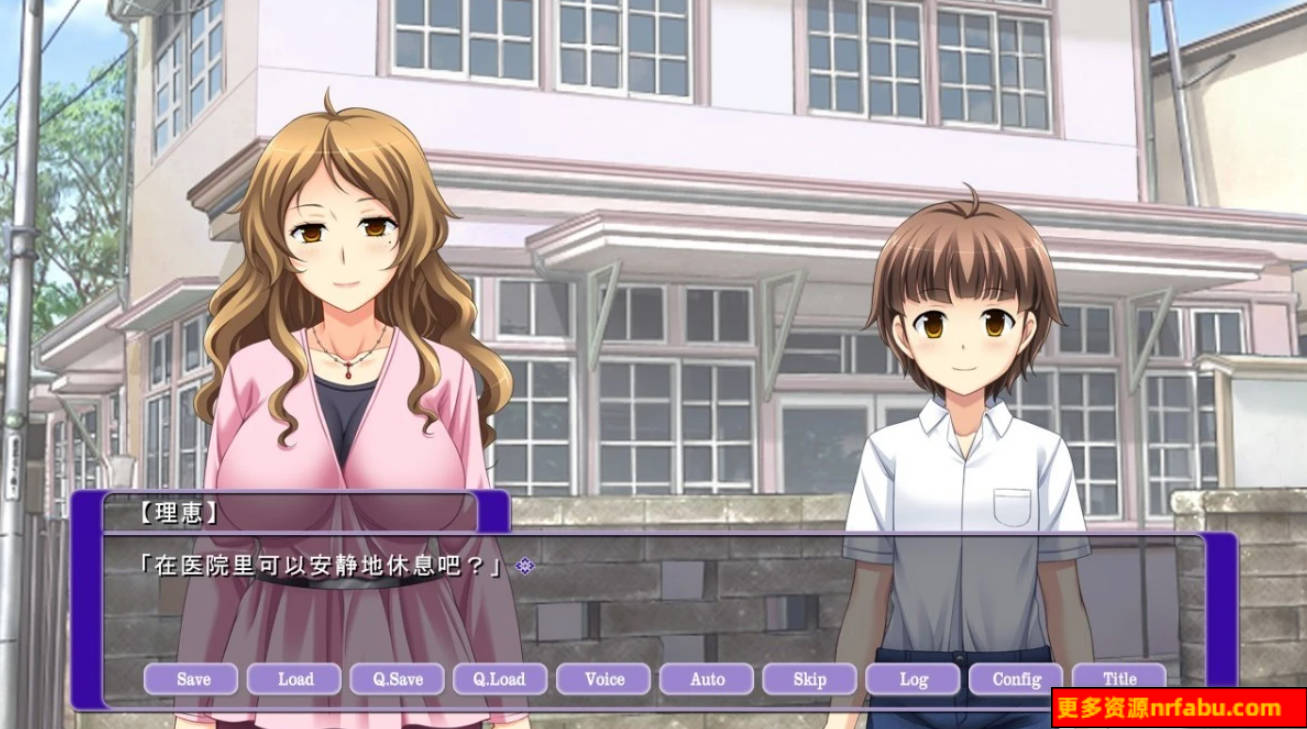Screen dimensions: 1307x729
Task: Click the Save button
Action: (191, 679)
